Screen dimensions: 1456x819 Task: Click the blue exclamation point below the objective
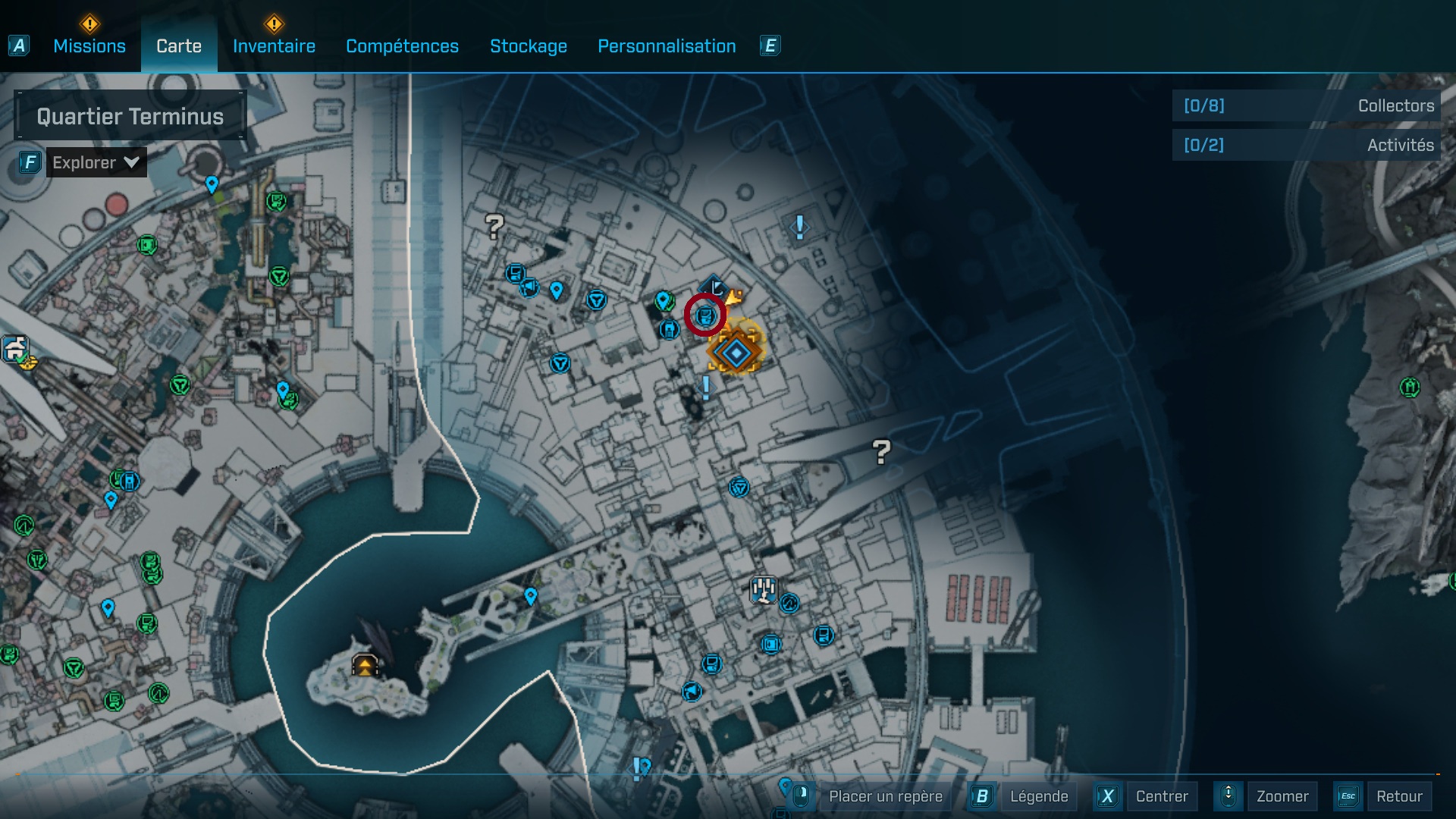click(704, 389)
